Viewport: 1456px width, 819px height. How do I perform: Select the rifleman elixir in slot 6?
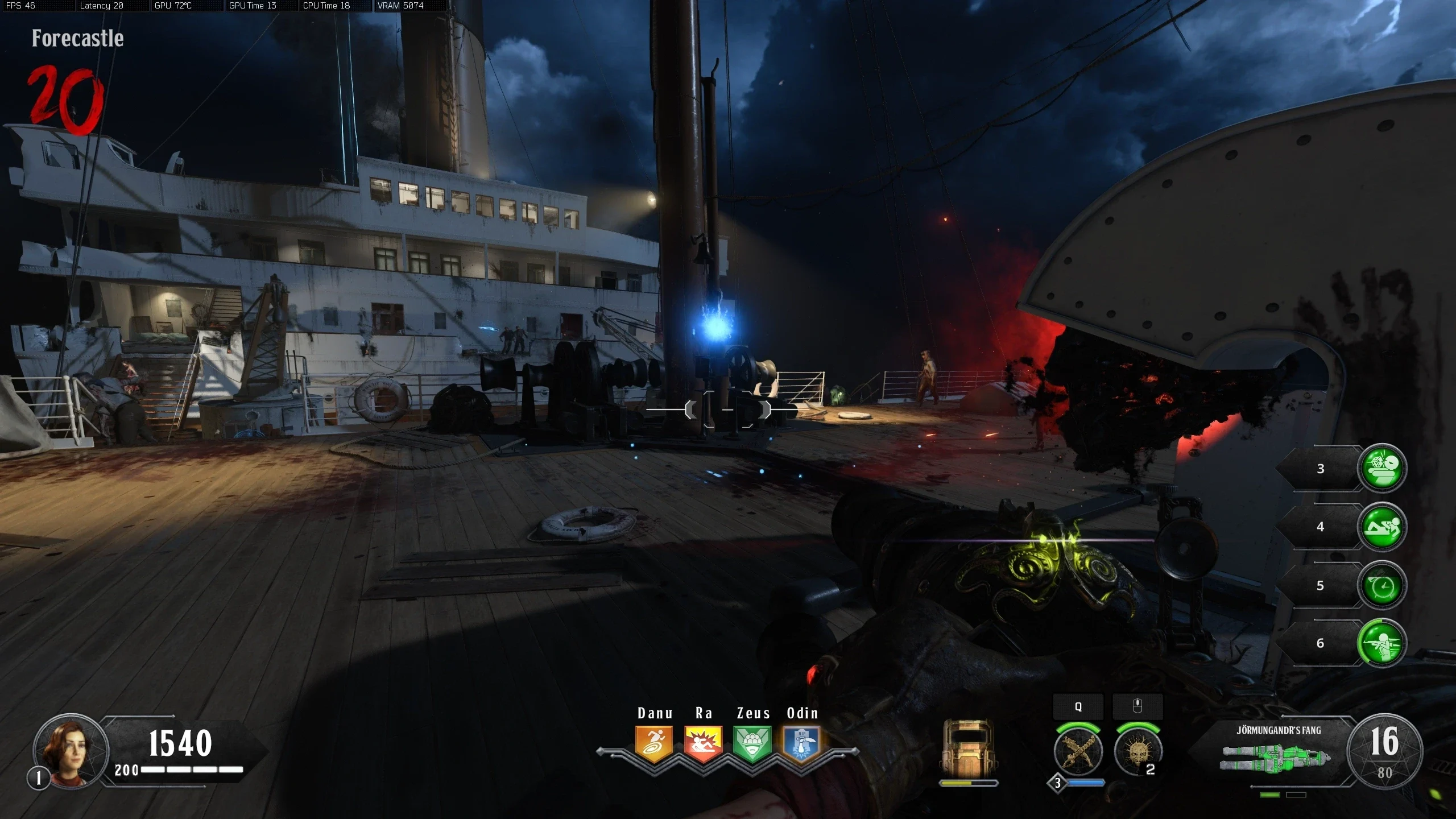point(1381,643)
